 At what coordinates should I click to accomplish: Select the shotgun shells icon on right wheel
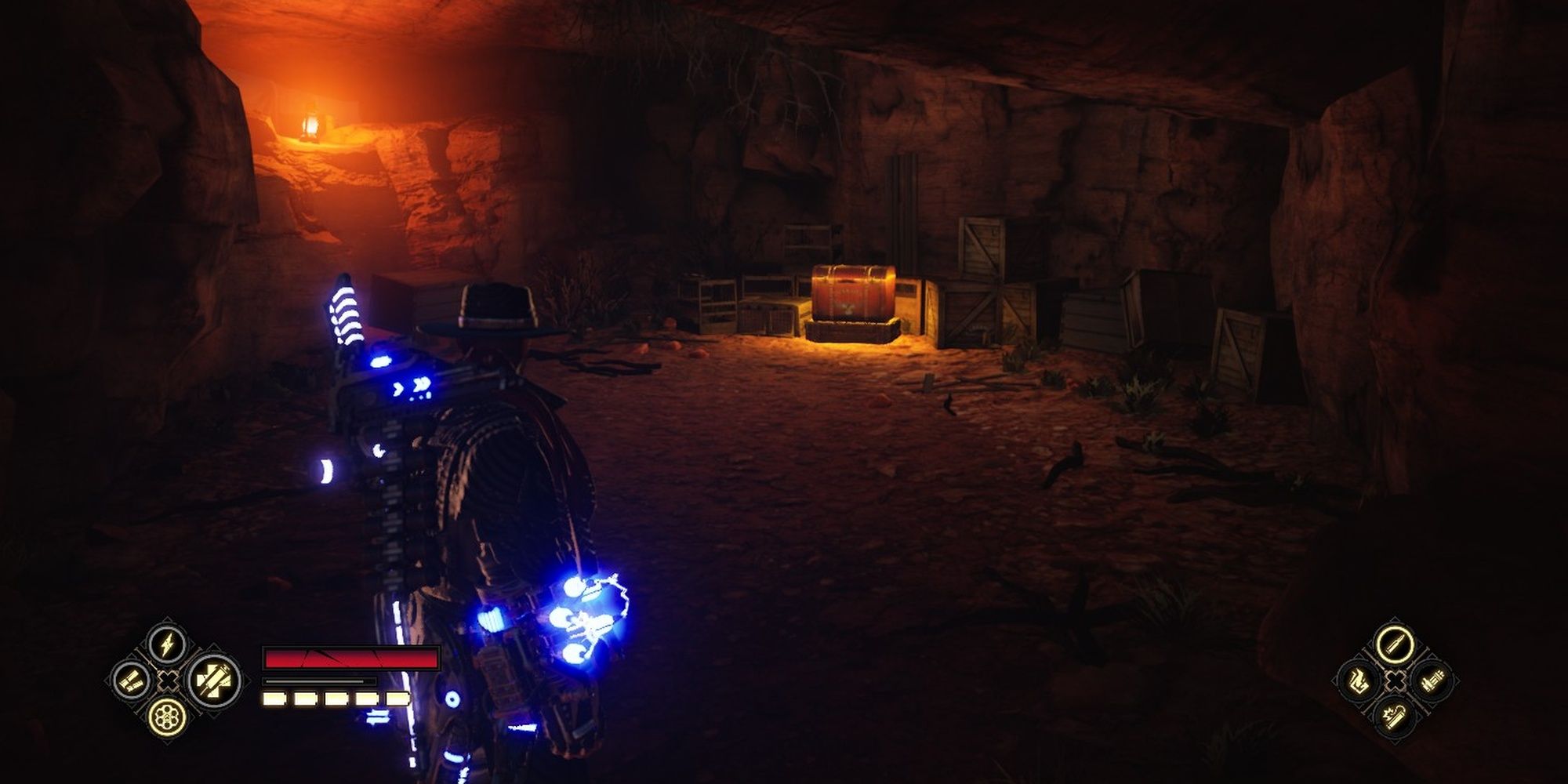coord(1432,680)
